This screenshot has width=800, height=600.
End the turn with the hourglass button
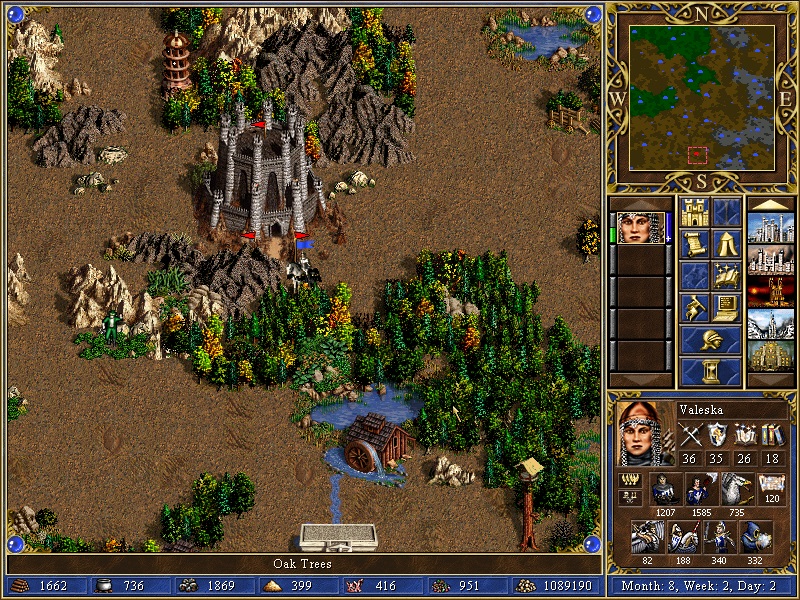(x=710, y=372)
